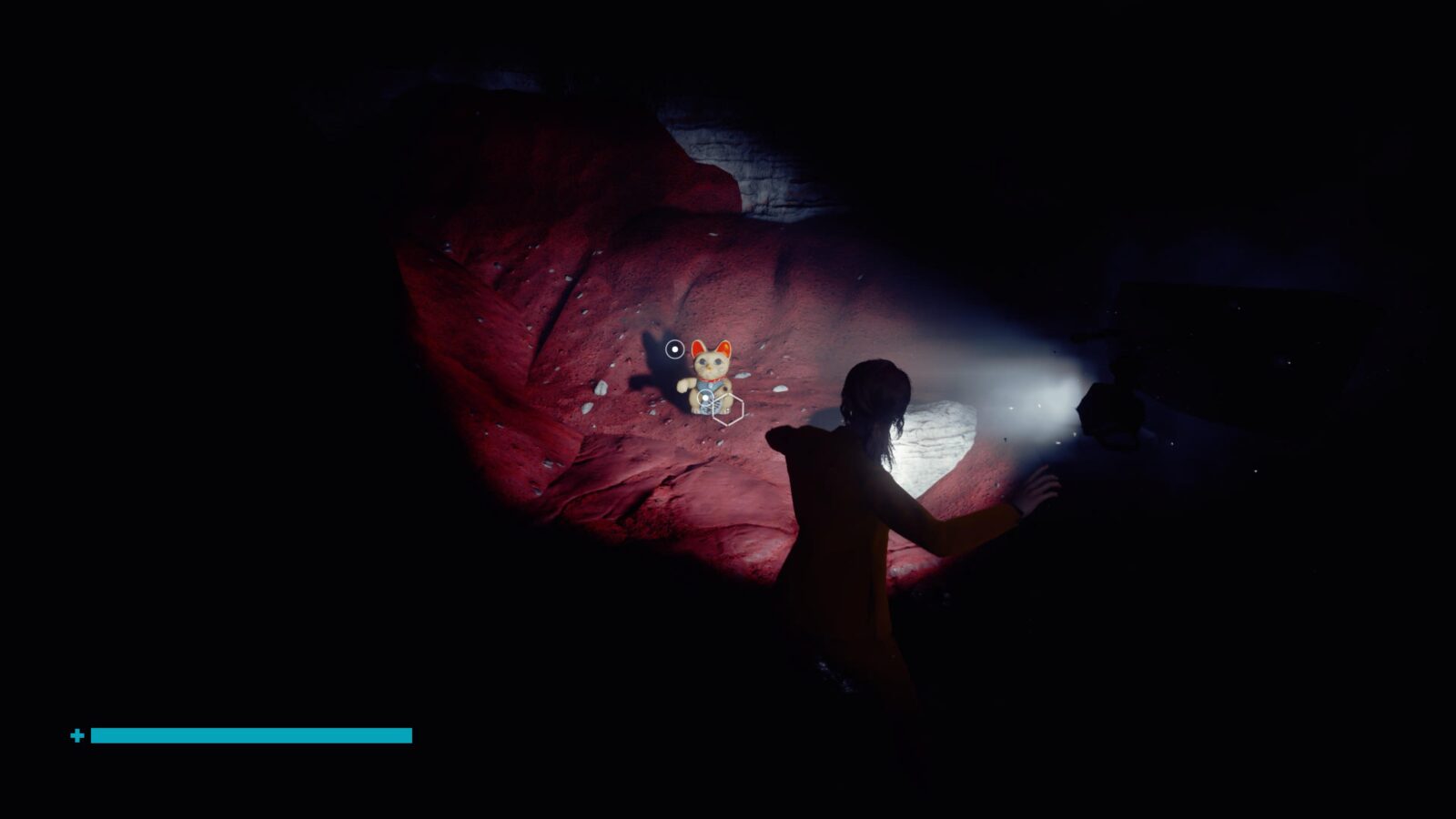The image size is (1456, 819).
Task: Click the cyan health bar
Action: [250, 733]
